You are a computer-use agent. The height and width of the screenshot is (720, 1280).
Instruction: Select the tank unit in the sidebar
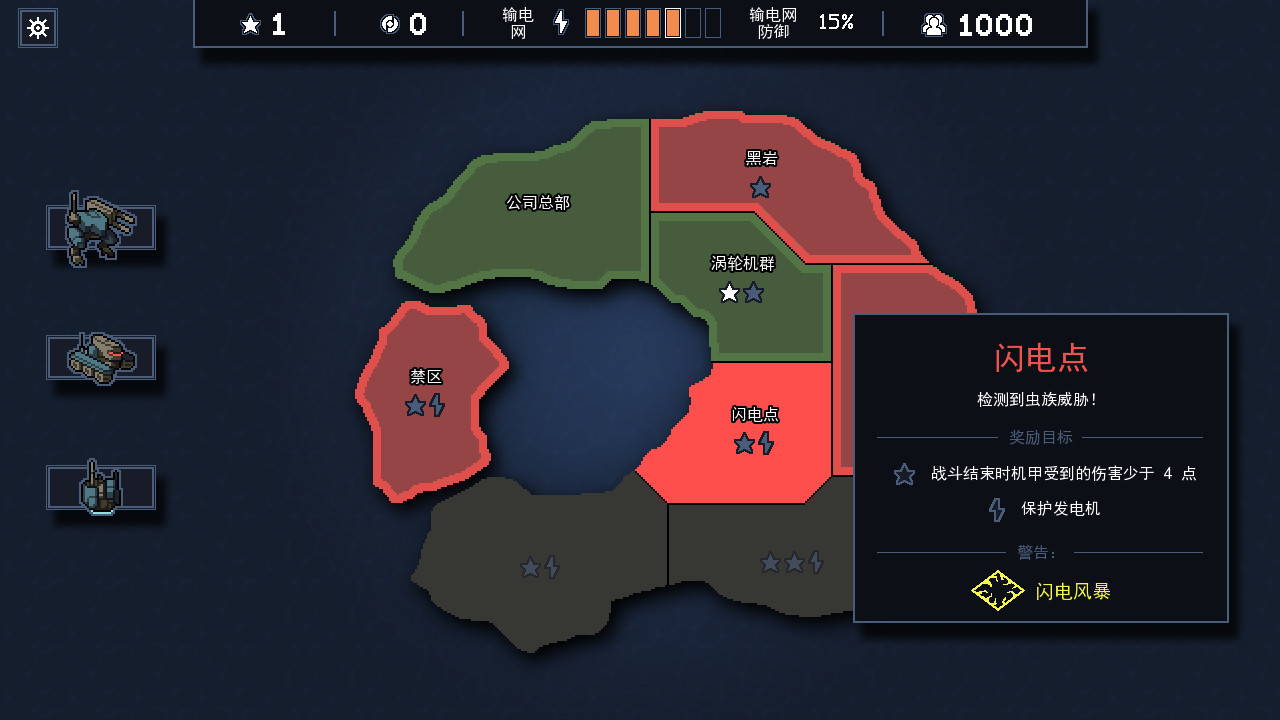click(100, 357)
